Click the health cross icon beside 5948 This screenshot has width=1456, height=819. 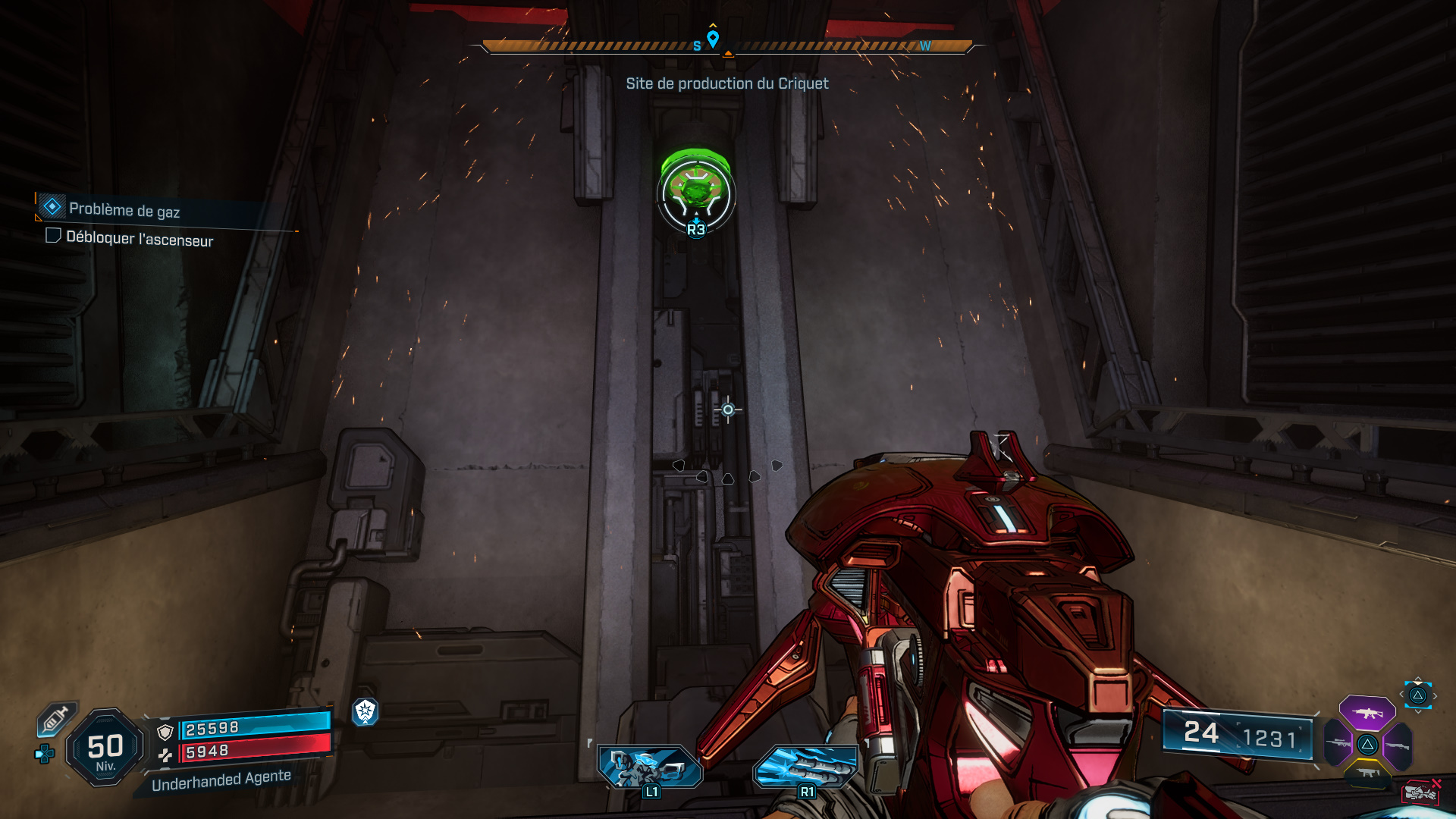tap(166, 755)
